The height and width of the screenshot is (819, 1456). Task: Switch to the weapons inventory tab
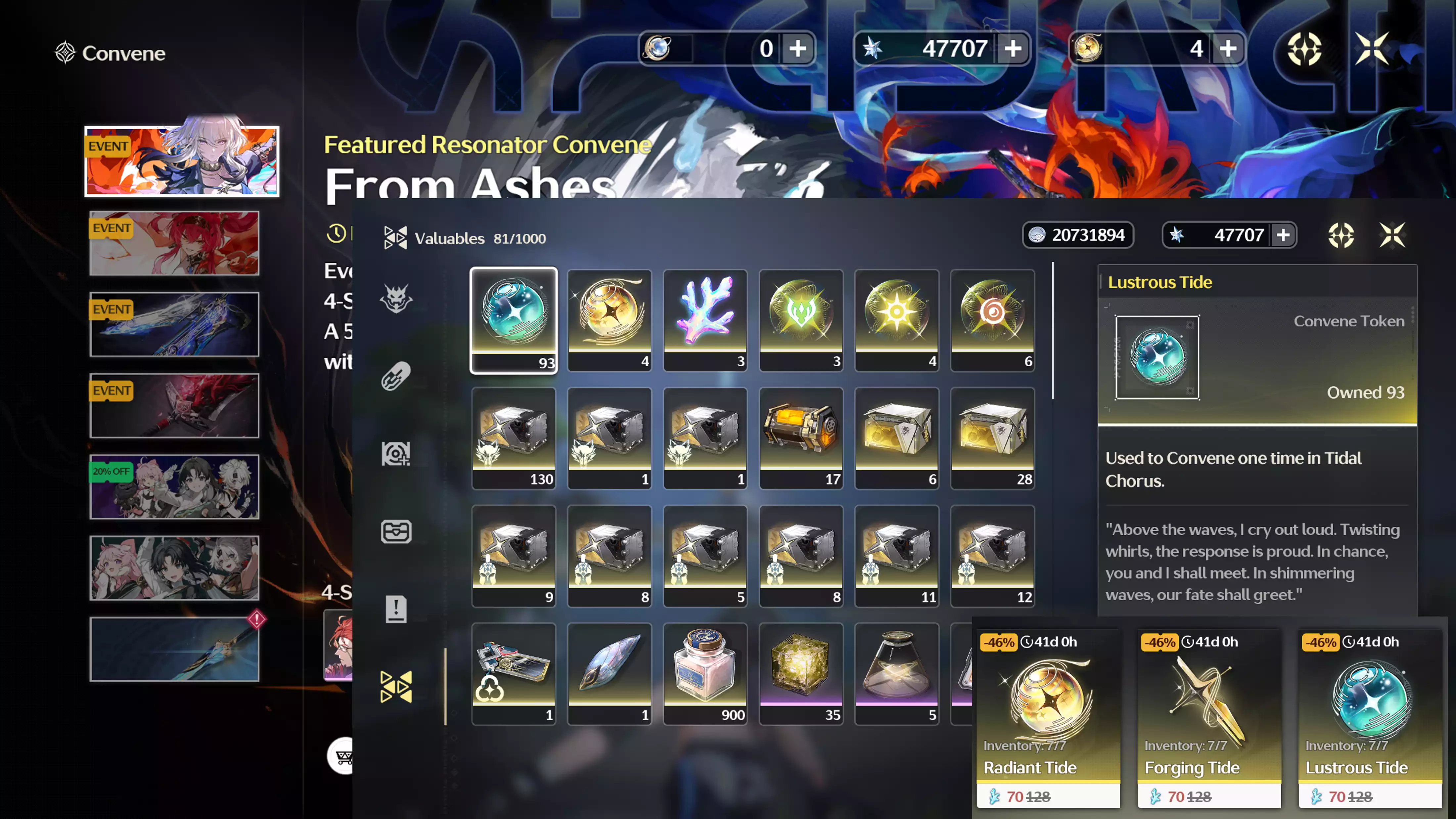pyautogui.click(x=396, y=376)
